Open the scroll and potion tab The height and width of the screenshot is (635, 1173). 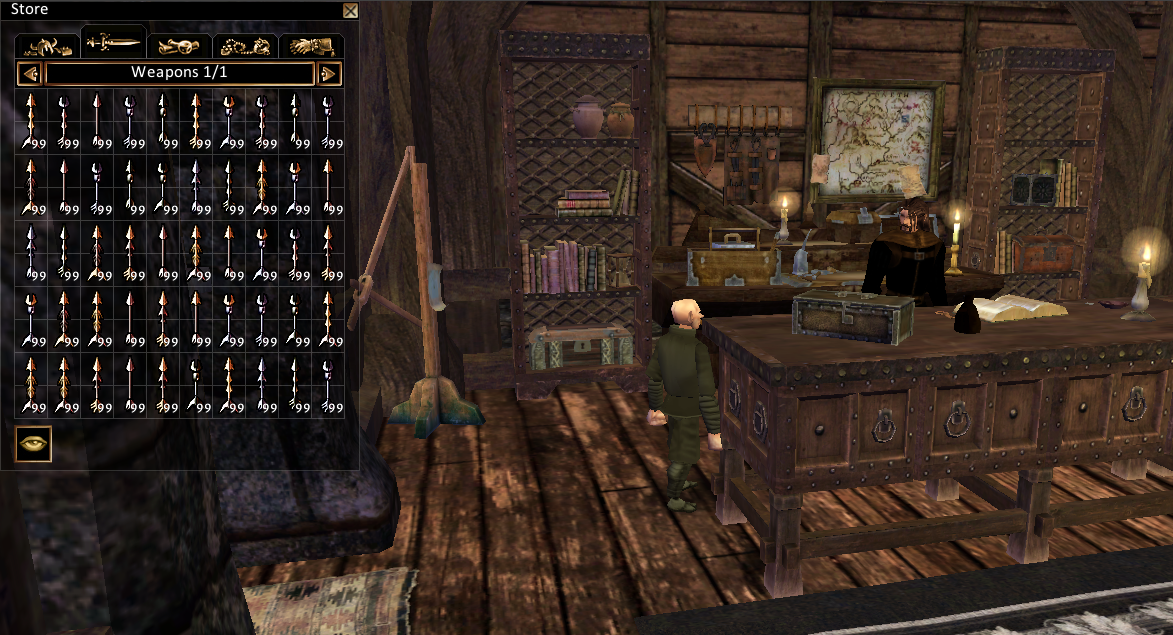click(x=180, y=46)
